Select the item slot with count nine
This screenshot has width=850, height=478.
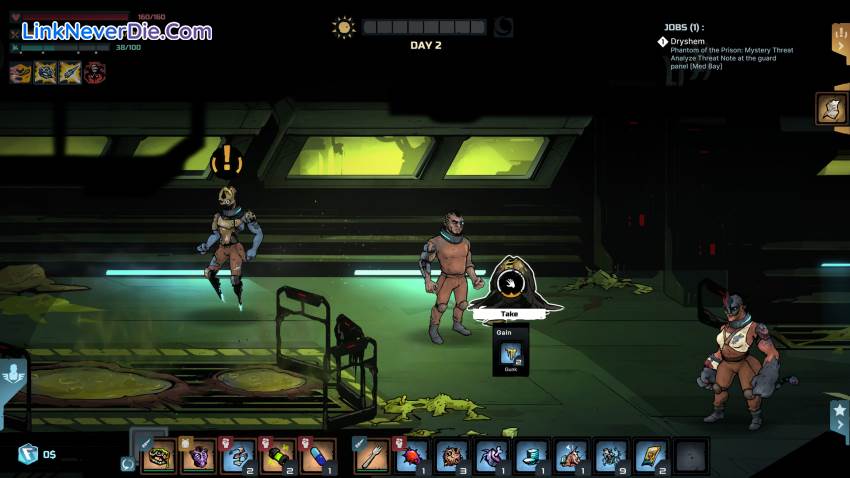pyautogui.click(x=611, y=456)
